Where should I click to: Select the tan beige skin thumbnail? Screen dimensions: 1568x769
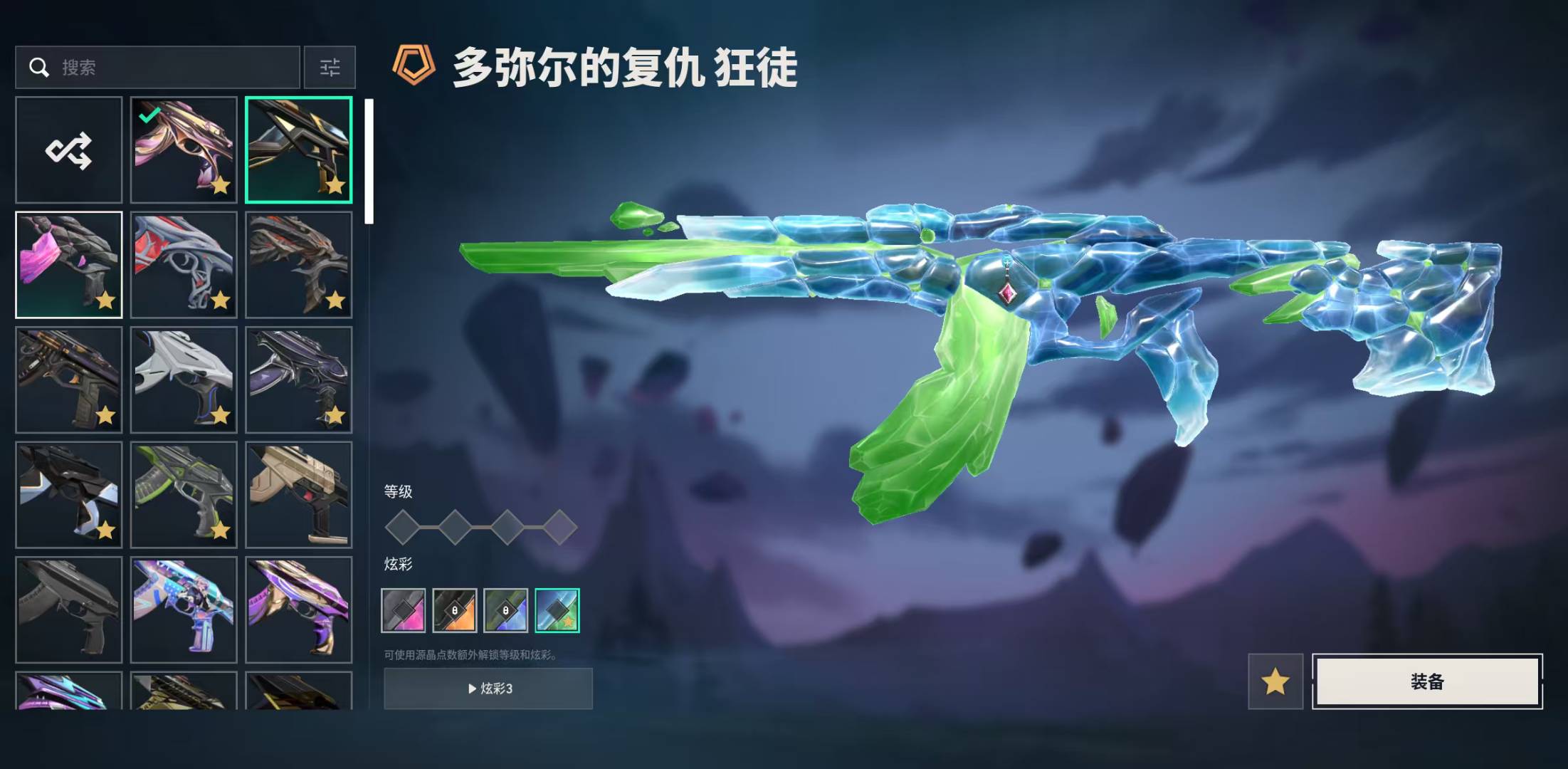(x=299, y=495)
